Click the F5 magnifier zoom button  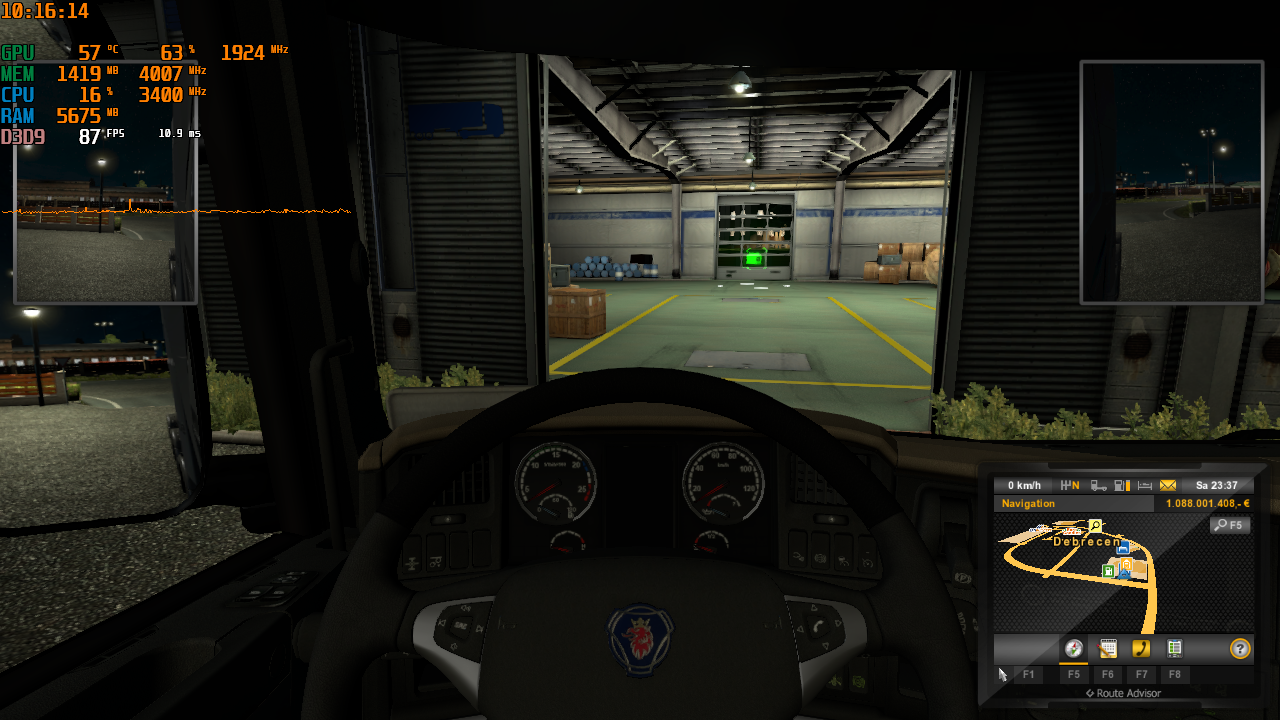coord(1230,525)
